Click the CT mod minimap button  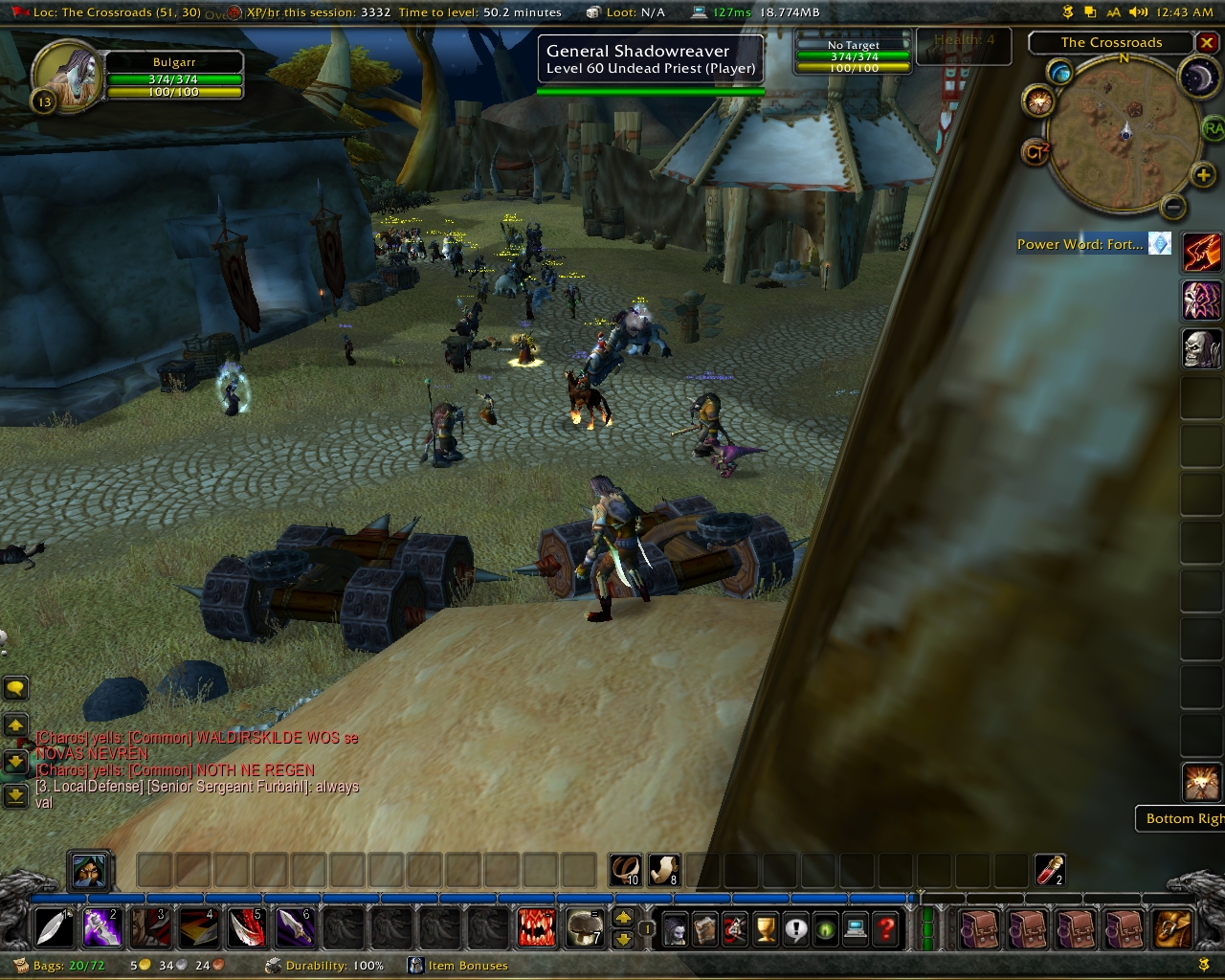coord(1036,152)
